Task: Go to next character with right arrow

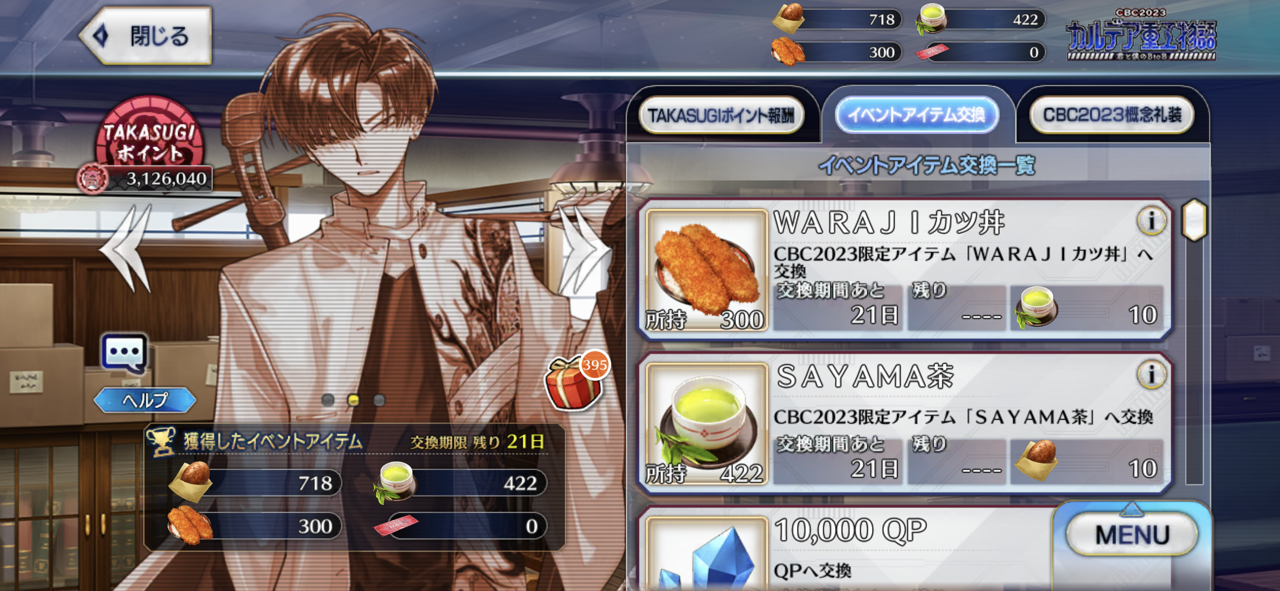Action: 585,248
